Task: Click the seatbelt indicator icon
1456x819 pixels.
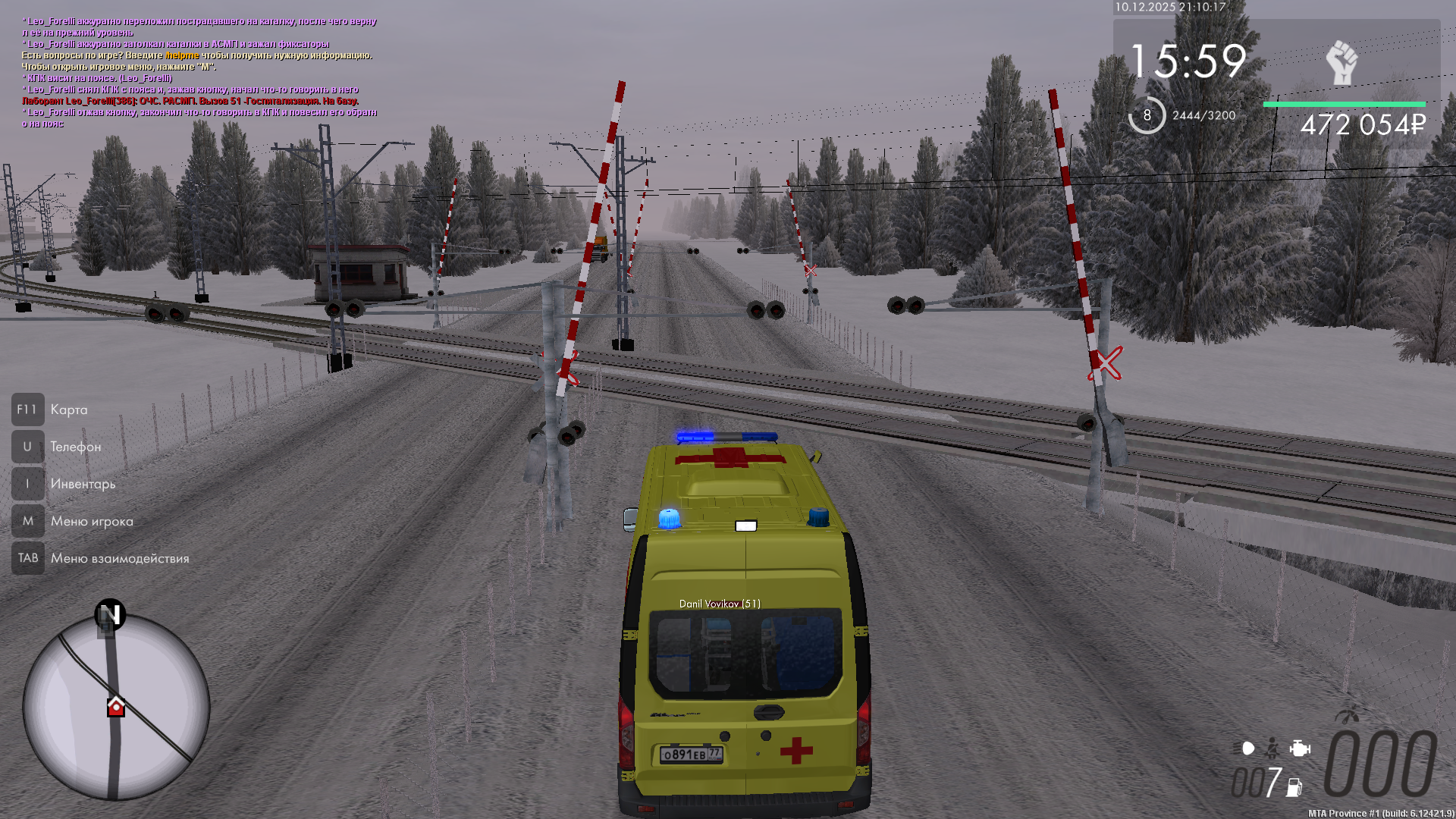Action: coord(1272,748)
